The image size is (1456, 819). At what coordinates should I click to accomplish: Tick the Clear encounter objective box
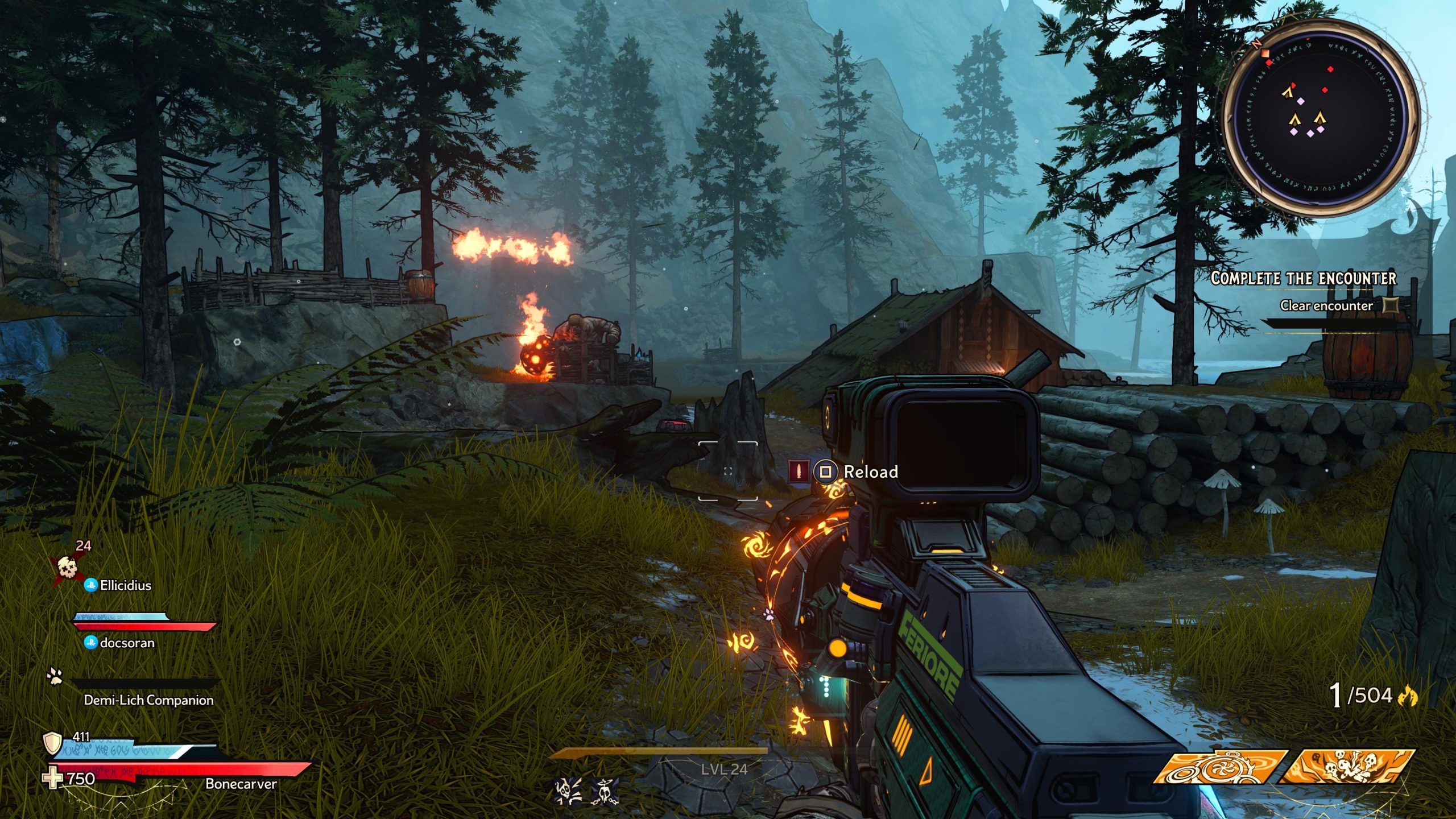coord(1391,305)
